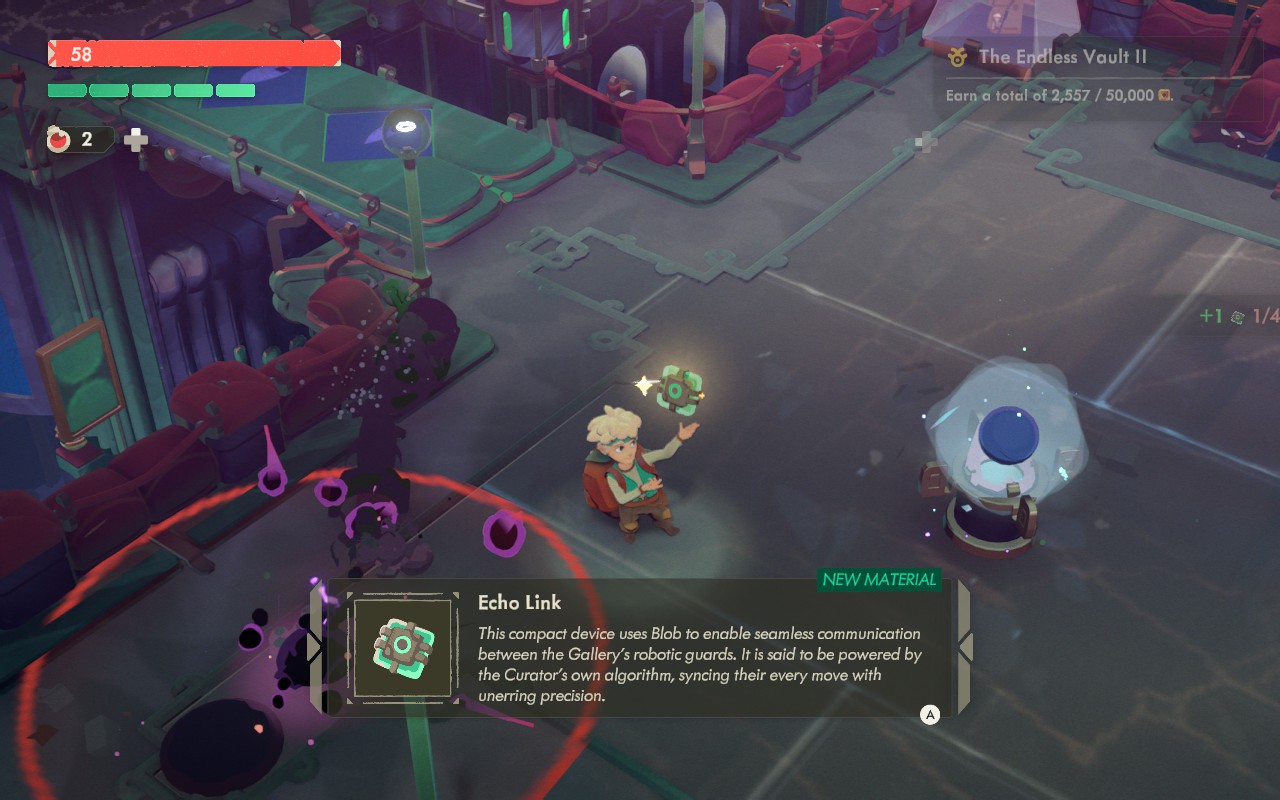
Task: Click the Echo Link material icon
Action: pos(402,646)
